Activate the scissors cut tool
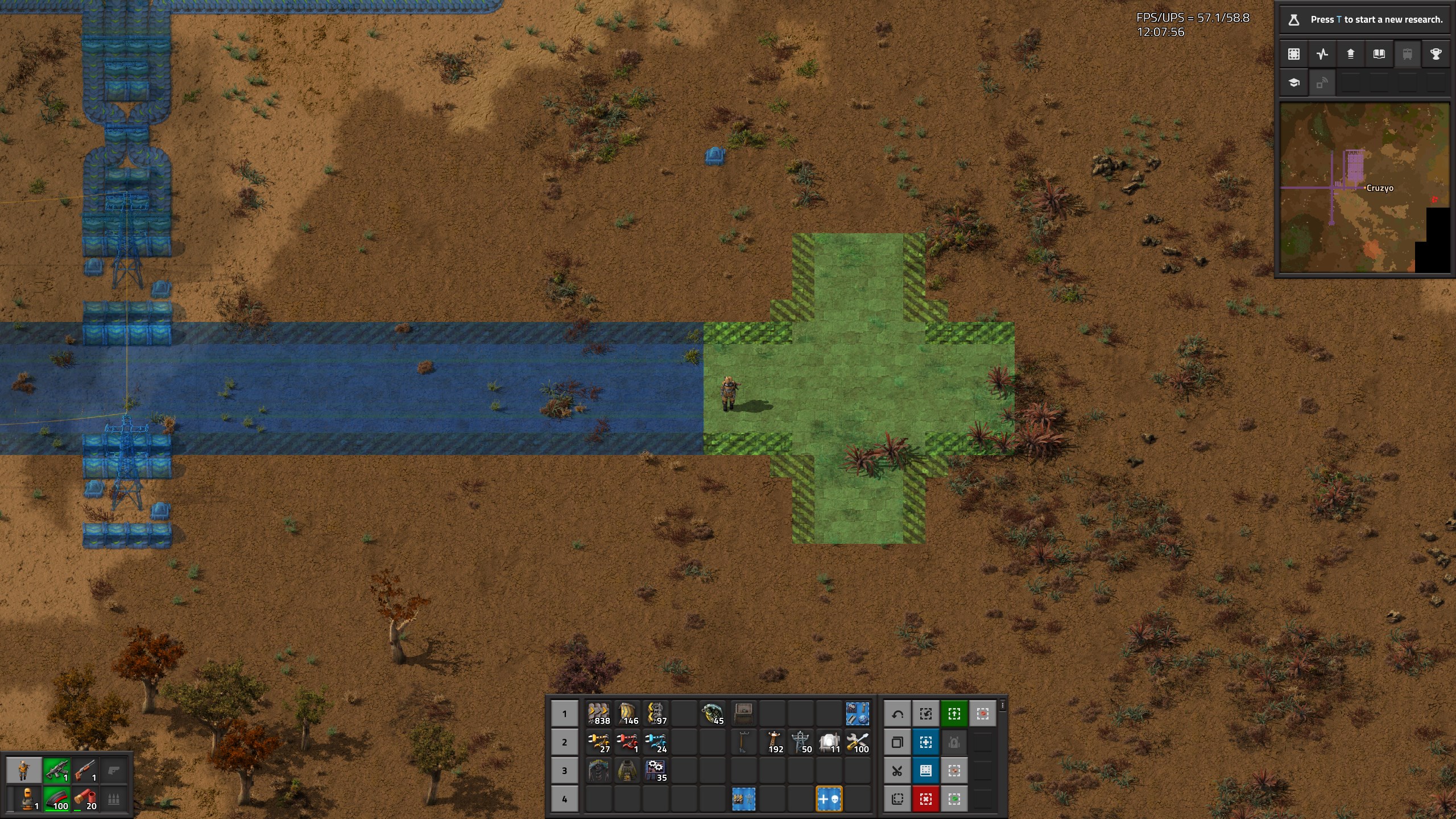Image resolution: width=1456 pixels, height=819 pixels. tap(897, 771)
